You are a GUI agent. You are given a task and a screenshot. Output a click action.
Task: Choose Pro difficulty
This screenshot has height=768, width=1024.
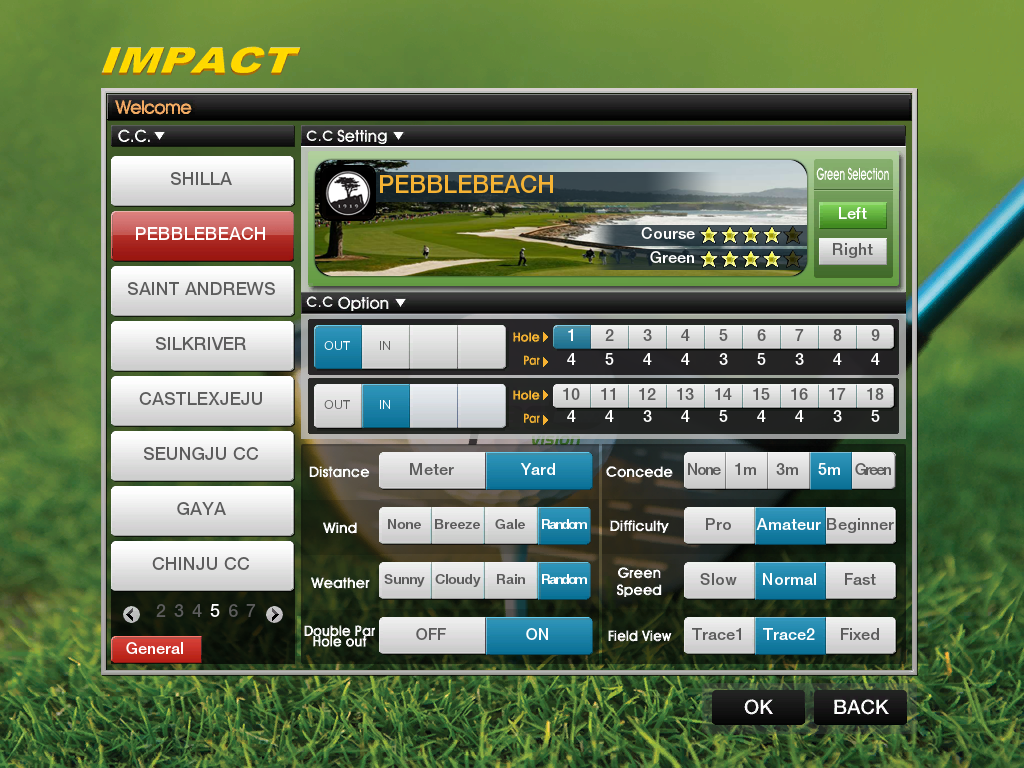pos(718,525)
